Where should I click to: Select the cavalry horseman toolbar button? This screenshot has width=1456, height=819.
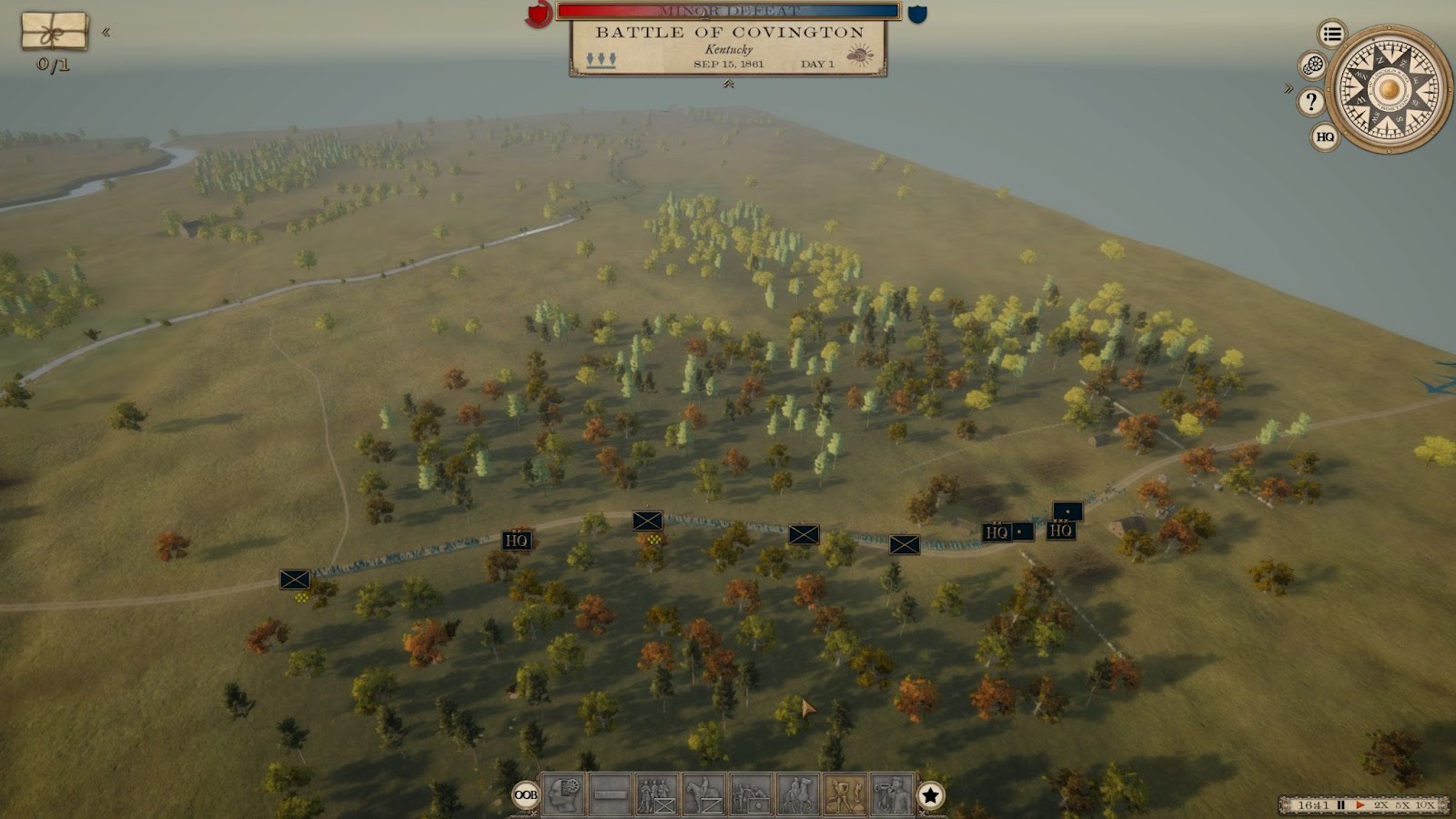point(704,794)
